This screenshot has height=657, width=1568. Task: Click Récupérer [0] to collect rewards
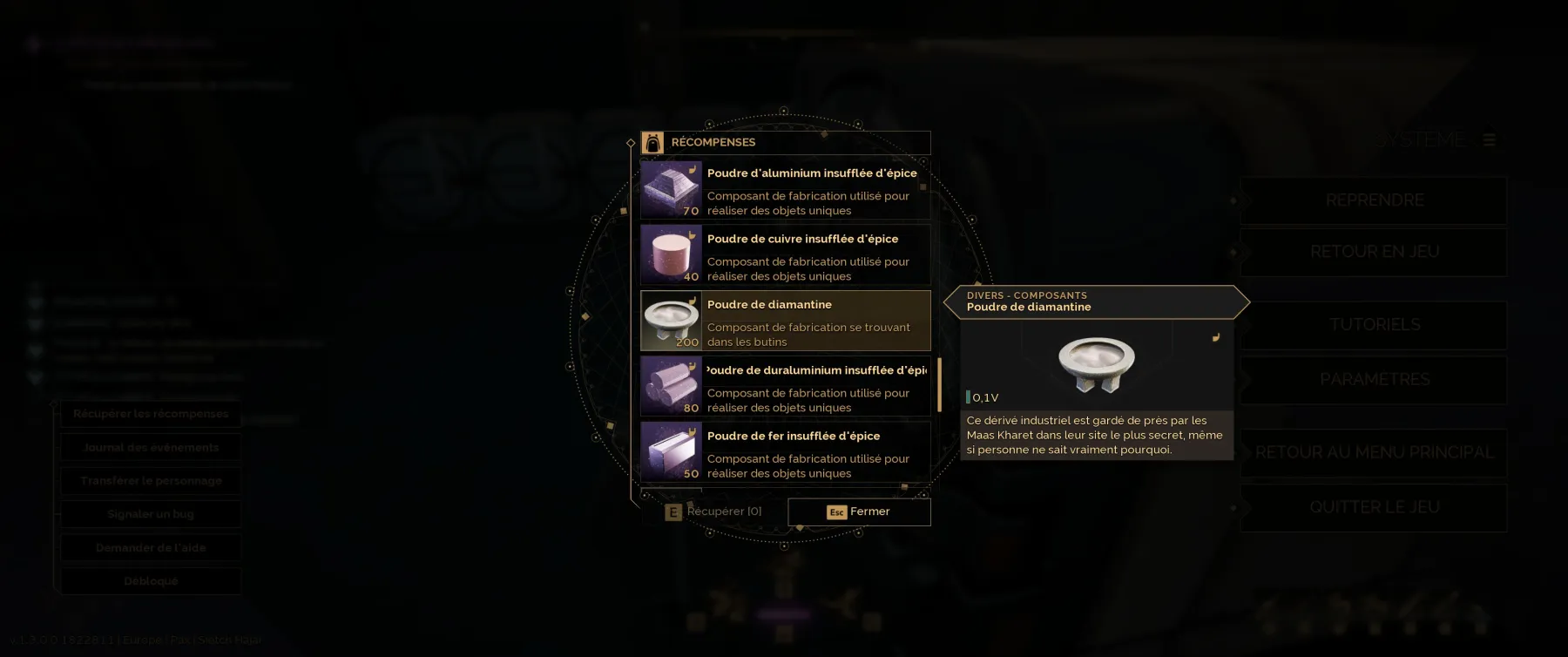tap(723, 511)
